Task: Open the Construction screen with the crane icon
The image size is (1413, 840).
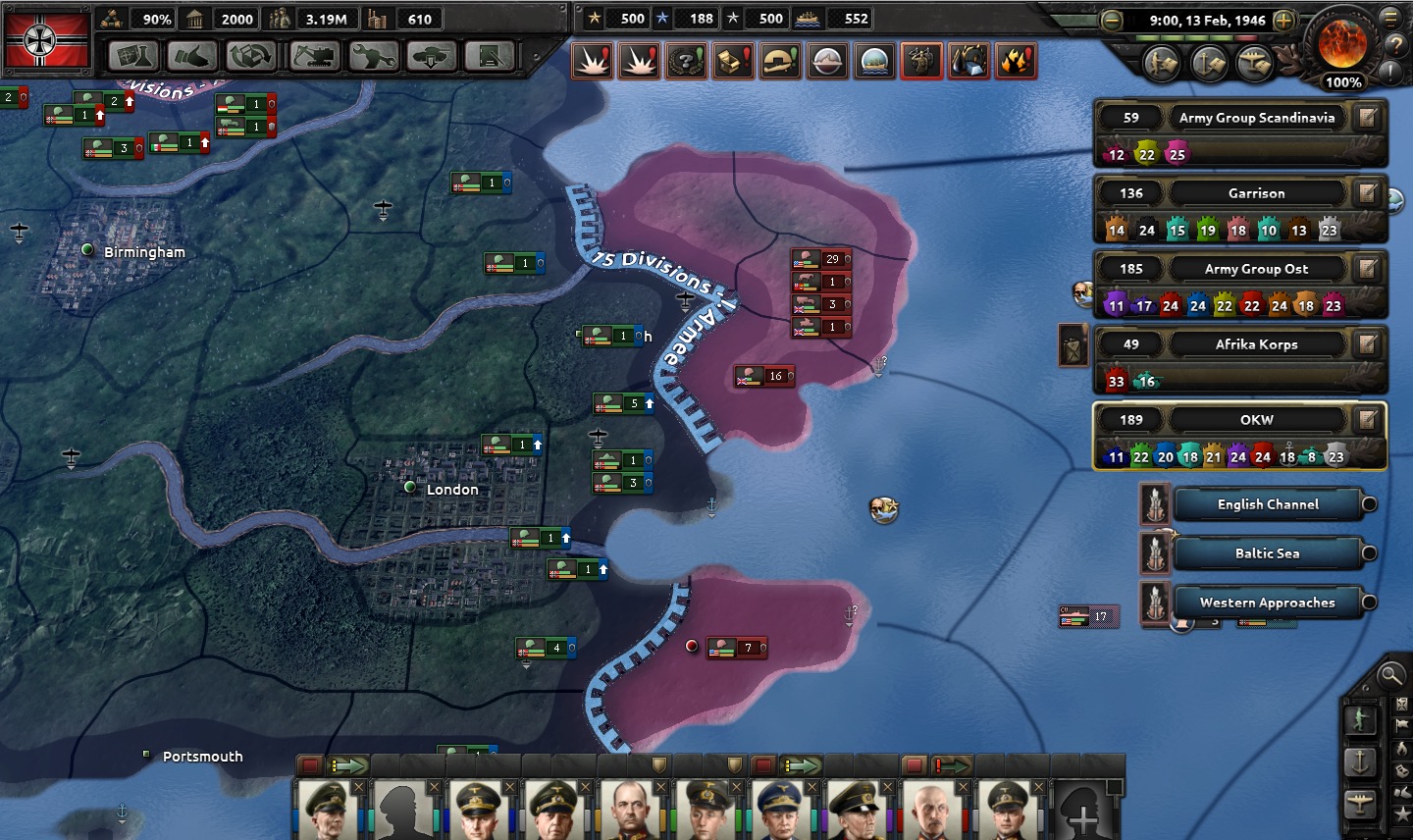Action: (314, 57)
